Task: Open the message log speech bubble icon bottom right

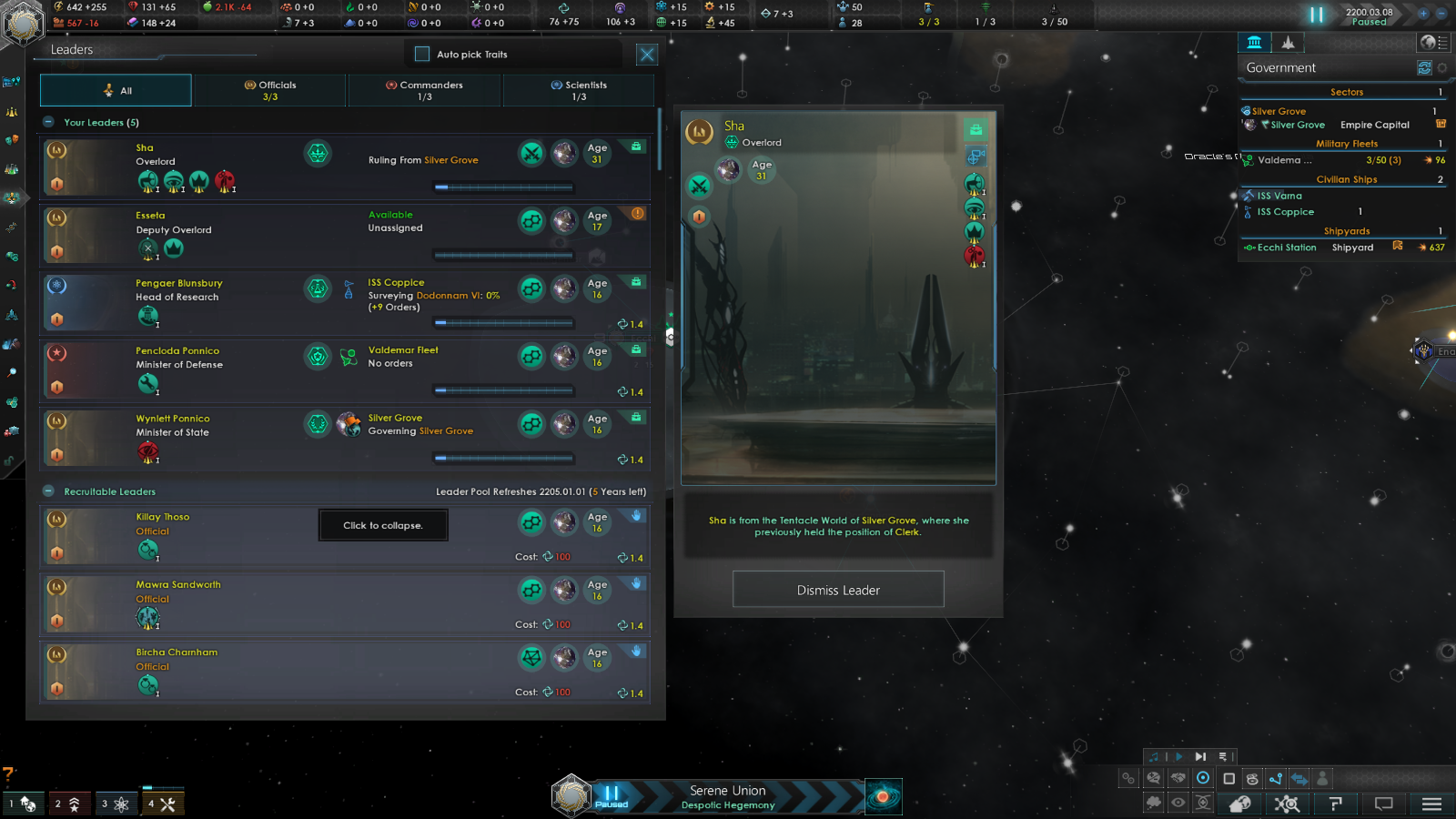Action: tap(1385, 803)
